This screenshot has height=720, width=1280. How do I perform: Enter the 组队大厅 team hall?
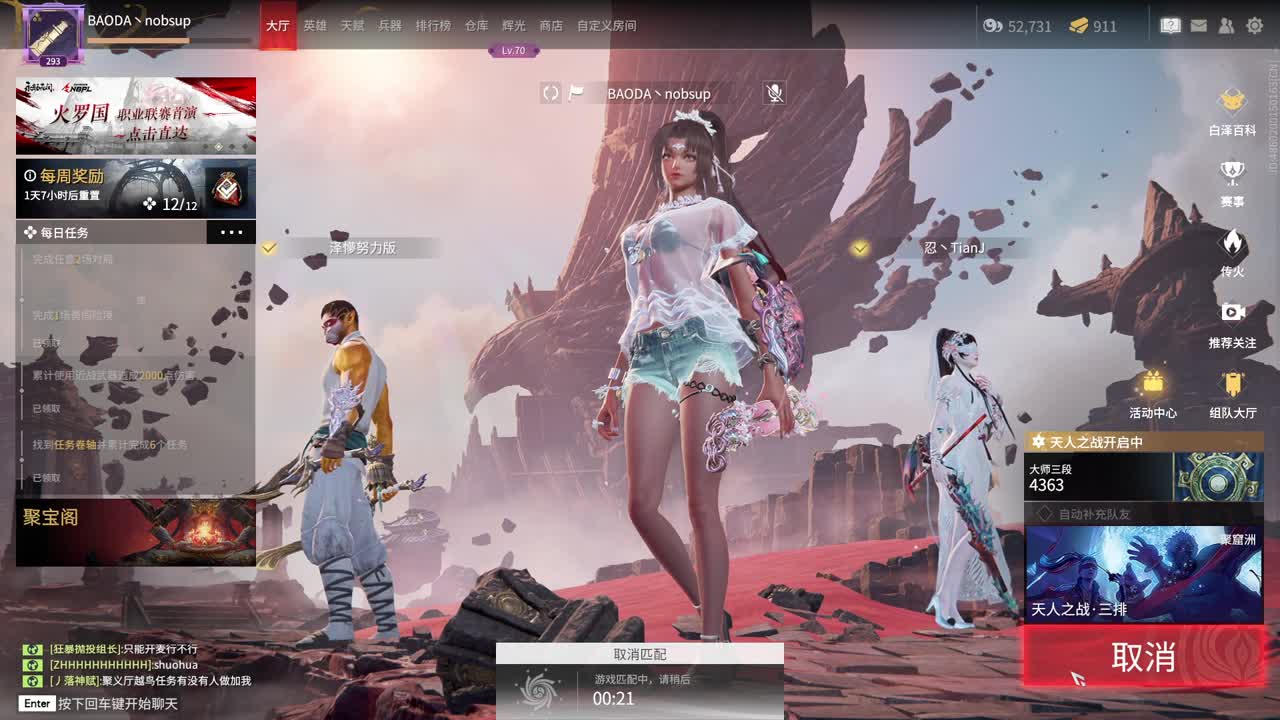click(x=1232, y=385)
